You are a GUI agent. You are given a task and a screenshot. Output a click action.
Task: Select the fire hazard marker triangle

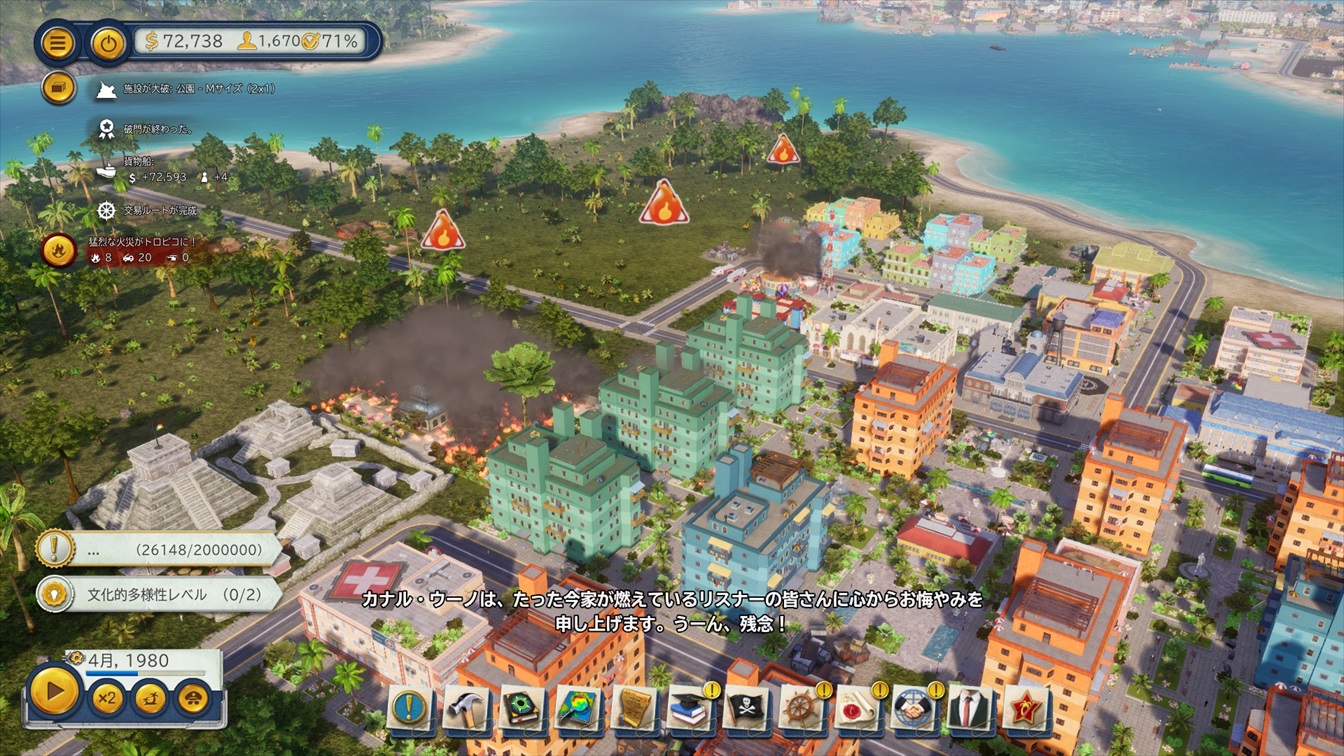664,204
